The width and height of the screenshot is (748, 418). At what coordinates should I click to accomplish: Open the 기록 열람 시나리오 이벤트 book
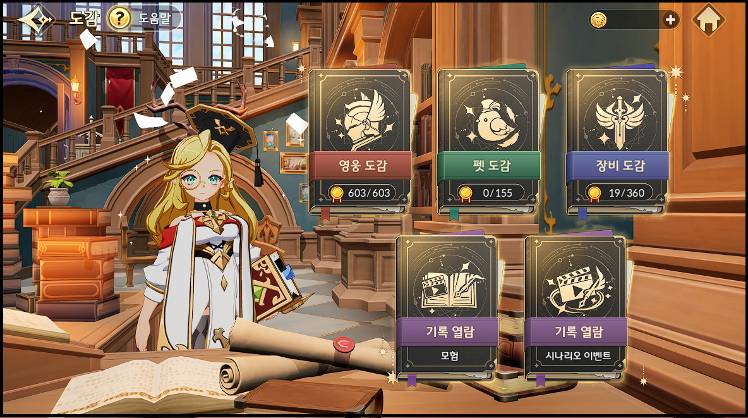pos(575,307)
